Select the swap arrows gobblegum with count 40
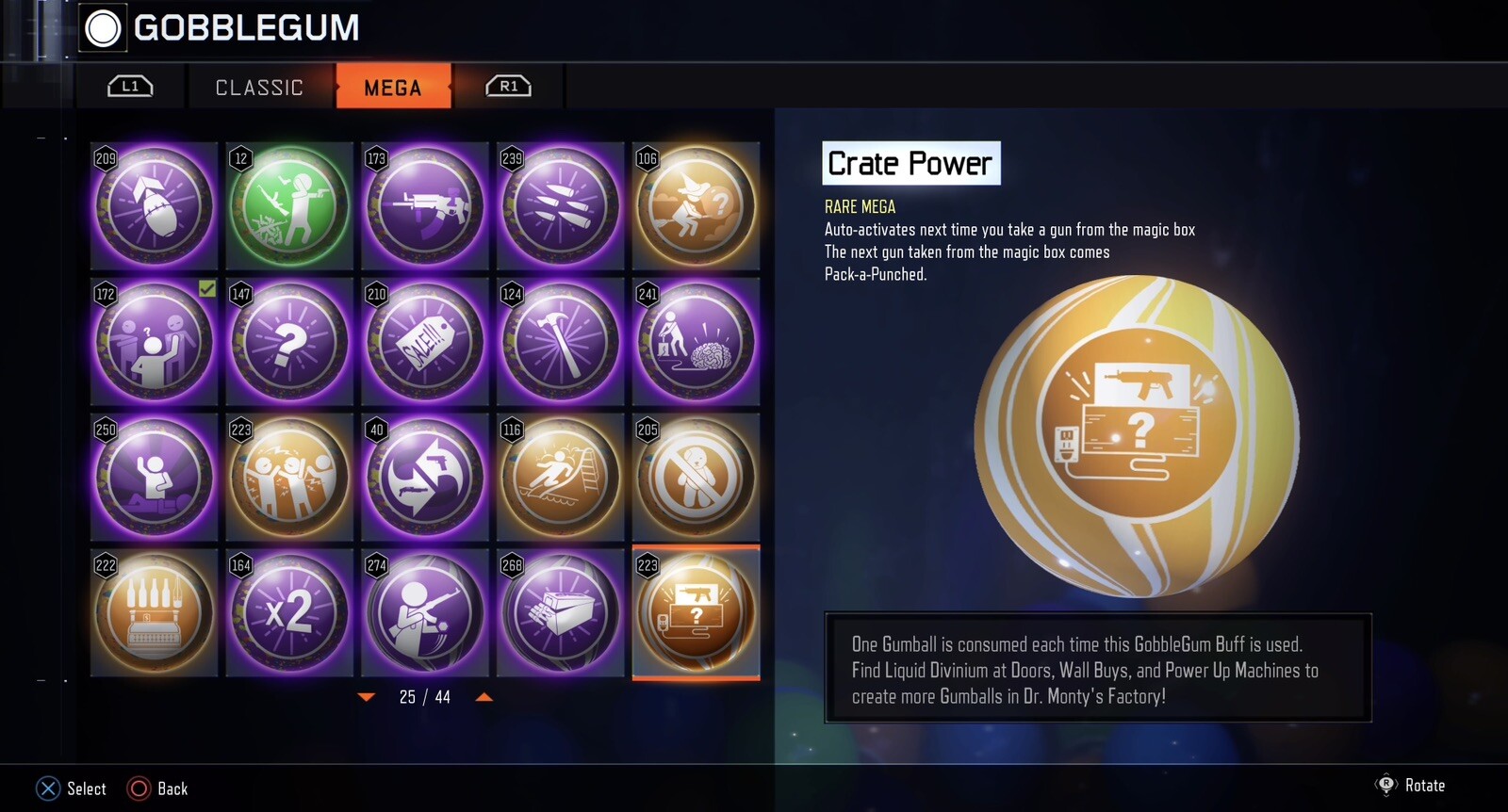Viewport: 1508px width, 812px height. click(x=425, y=478)
